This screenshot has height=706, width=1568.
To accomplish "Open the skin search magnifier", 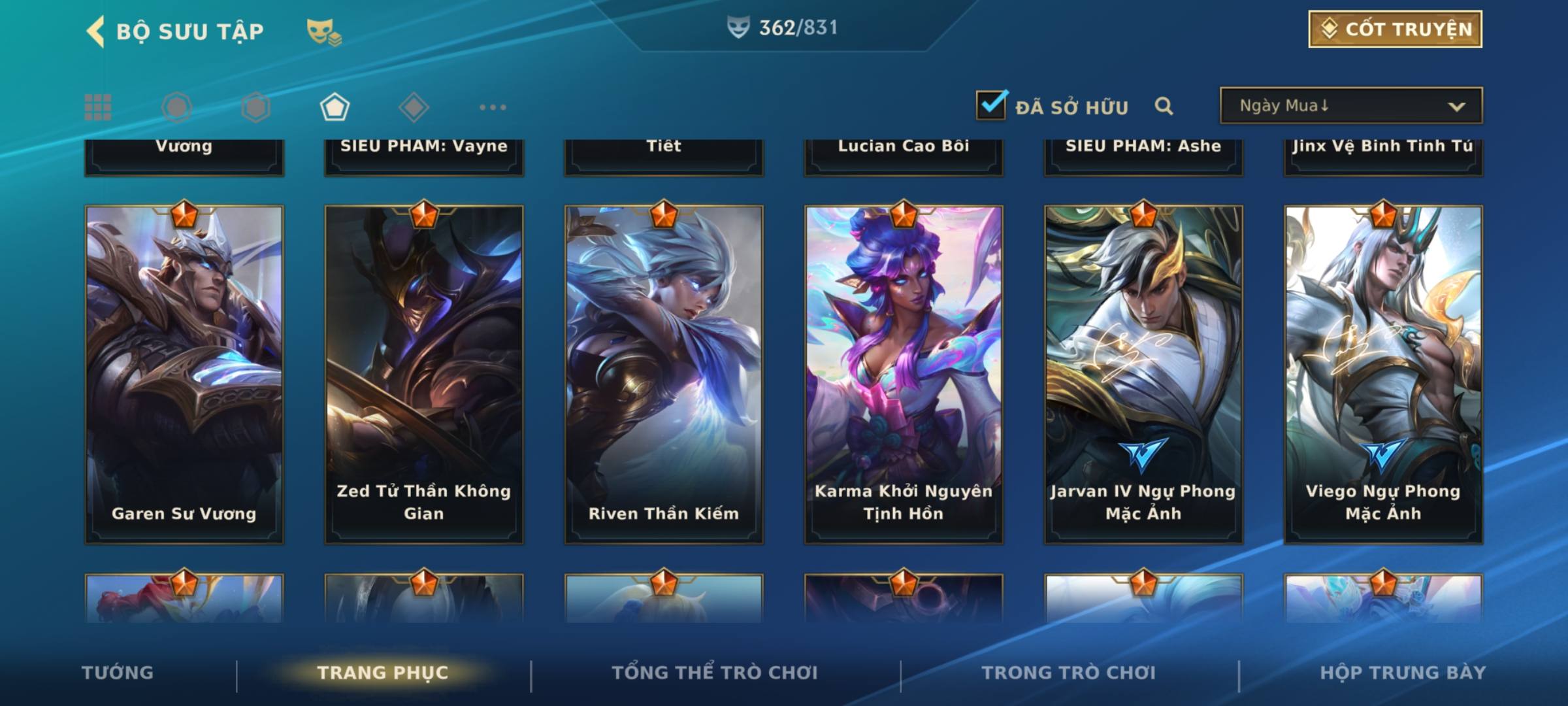I will pyautogui.click(x=1164, y=106).
